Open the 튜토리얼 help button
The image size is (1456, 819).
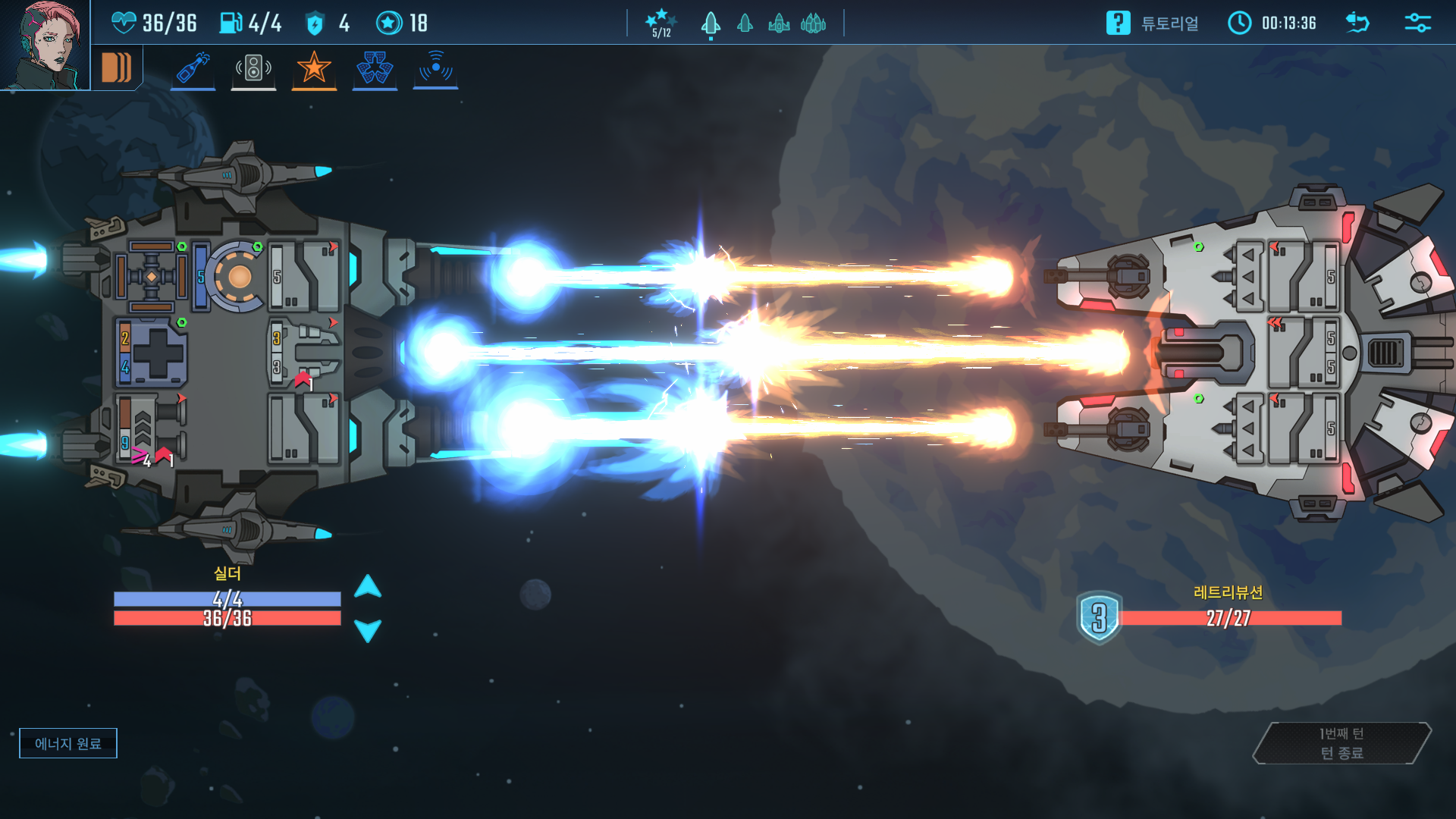[1153, 23]
